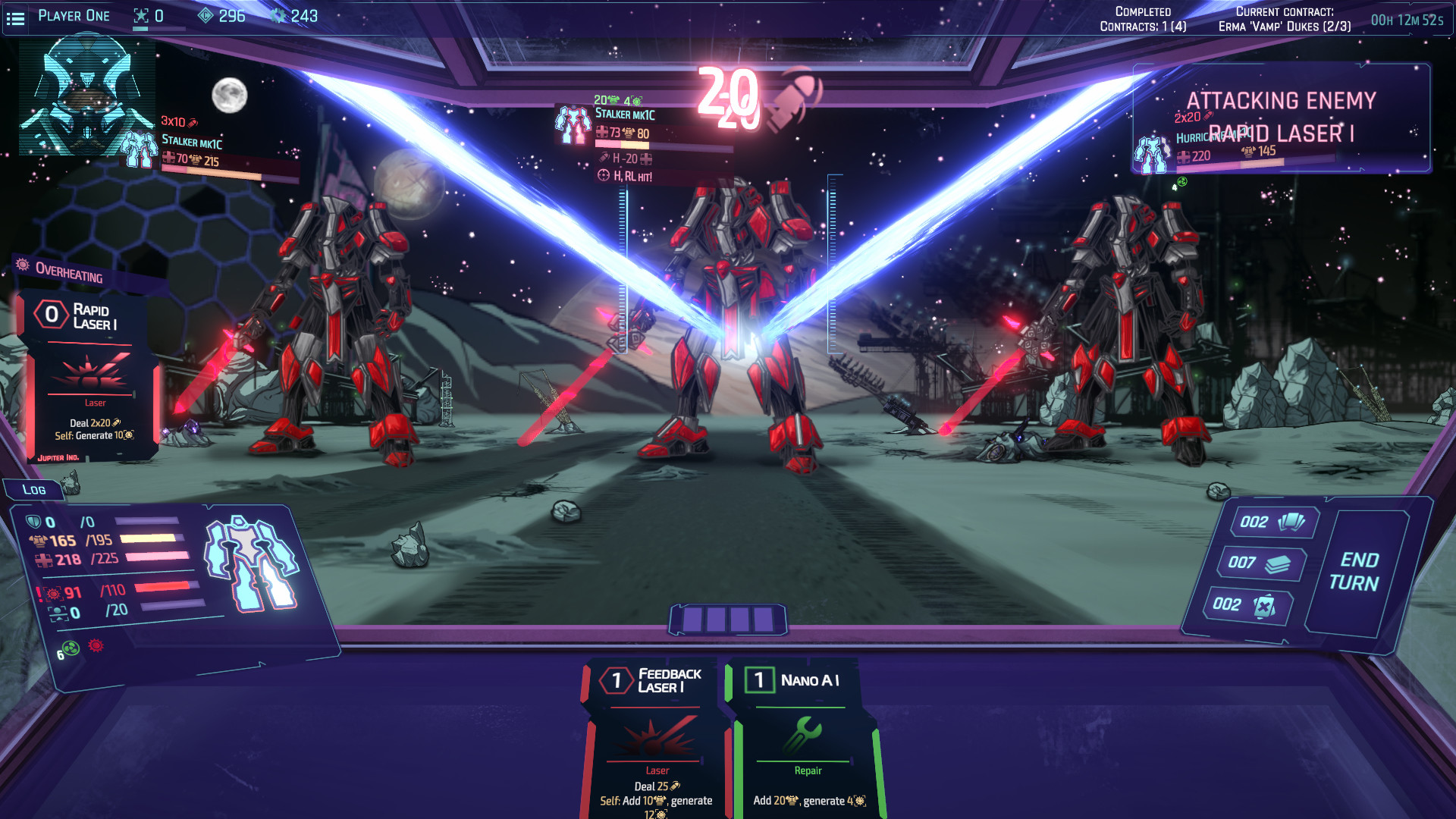
Task: Open the hamburger menu list icon
Action: 16,18
